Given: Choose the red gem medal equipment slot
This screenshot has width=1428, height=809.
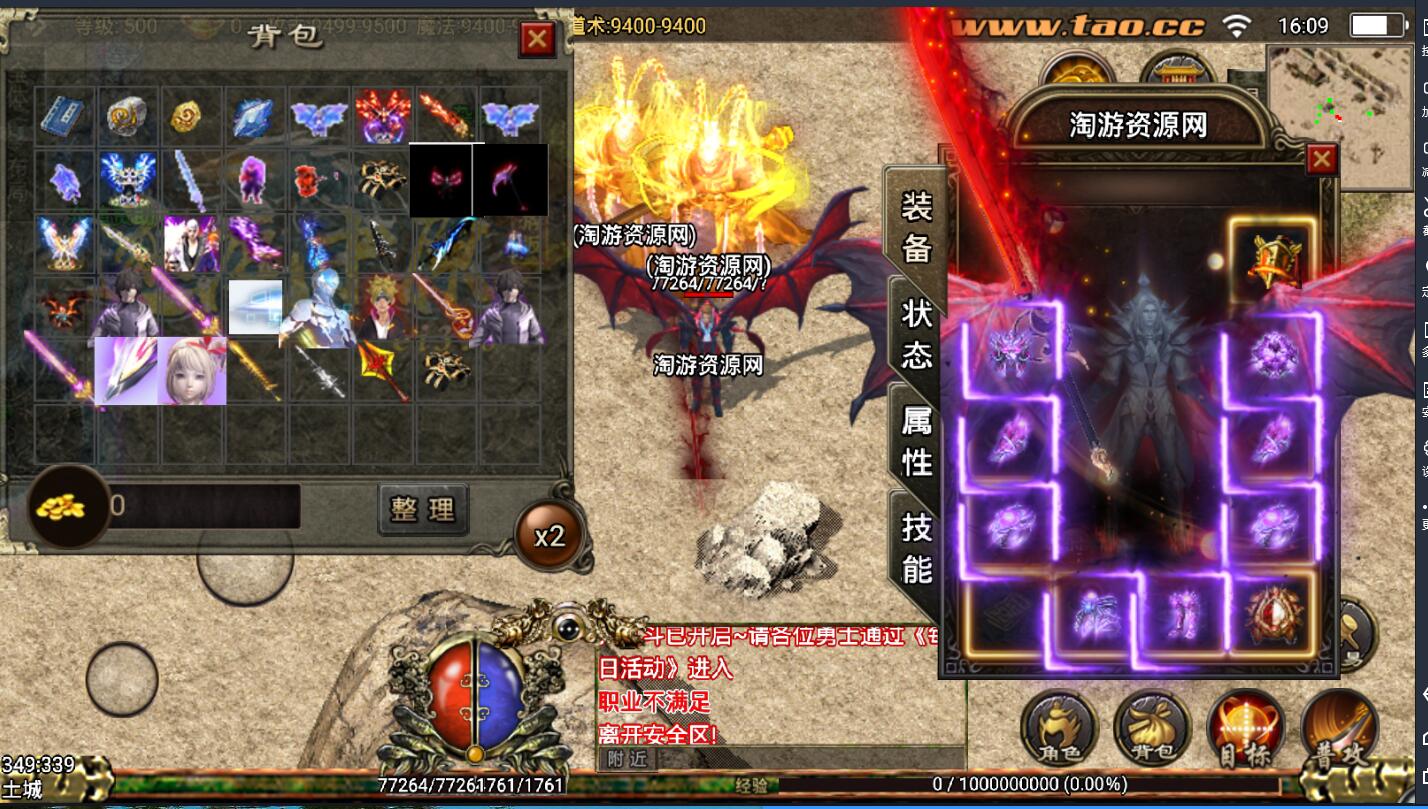Looking at the screenshot, I should [x=1272, y=614].
